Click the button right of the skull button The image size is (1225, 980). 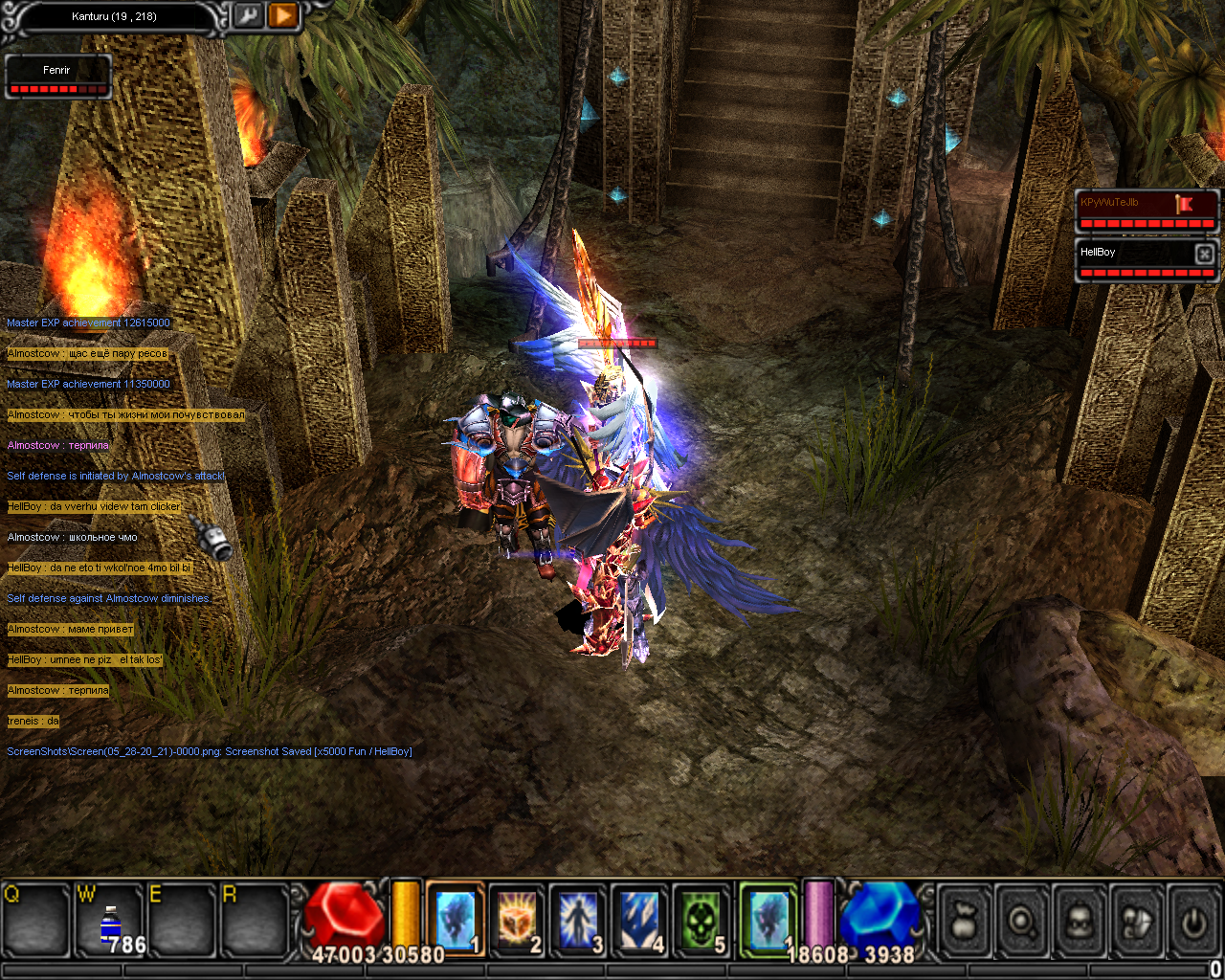[1137, 922]
